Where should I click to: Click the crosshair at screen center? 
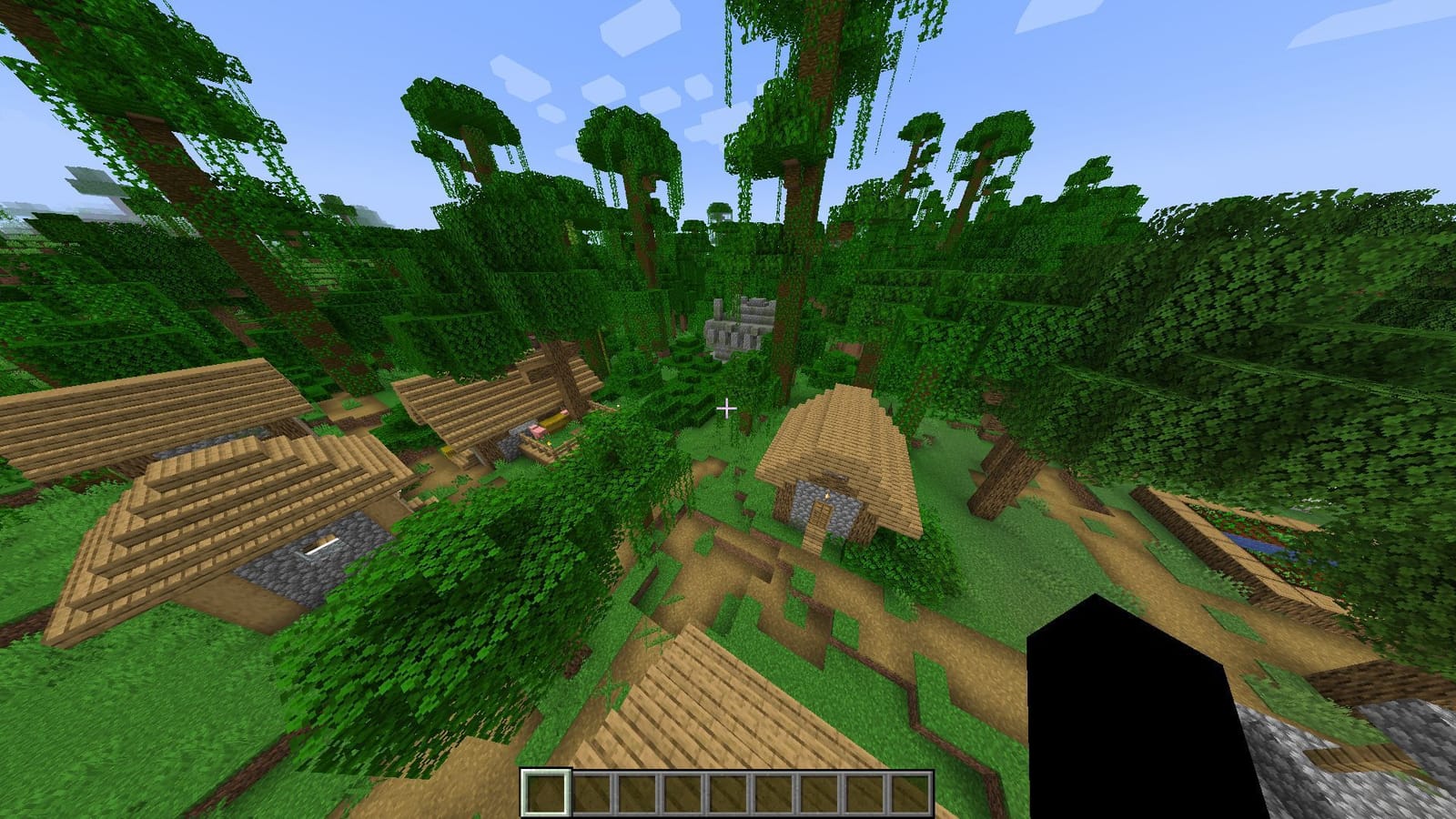point(728,409)
